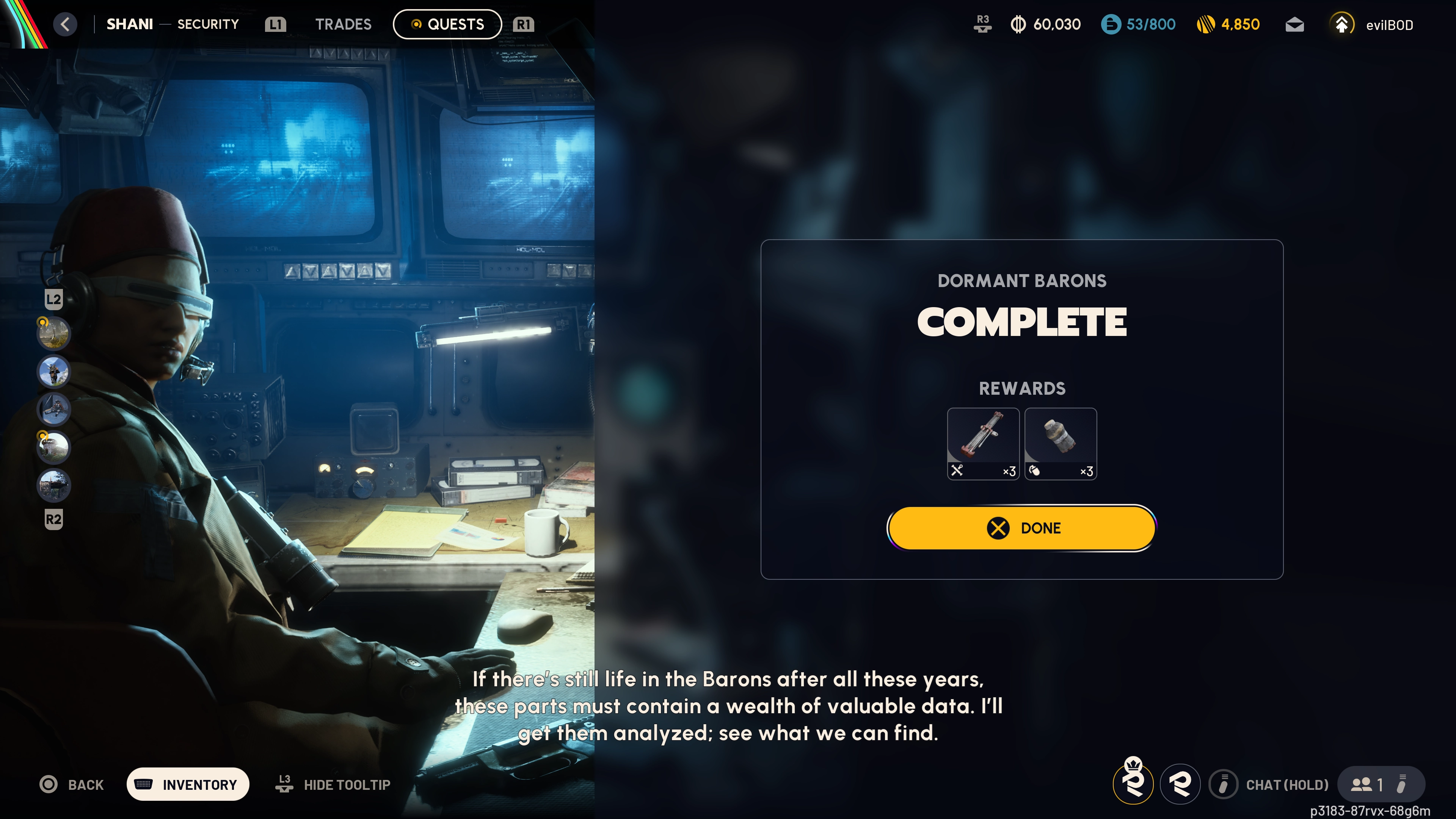The image size is (1456, 819).
Task: Select the trader portrait with seated gunner
Action: tap(54, 409)
